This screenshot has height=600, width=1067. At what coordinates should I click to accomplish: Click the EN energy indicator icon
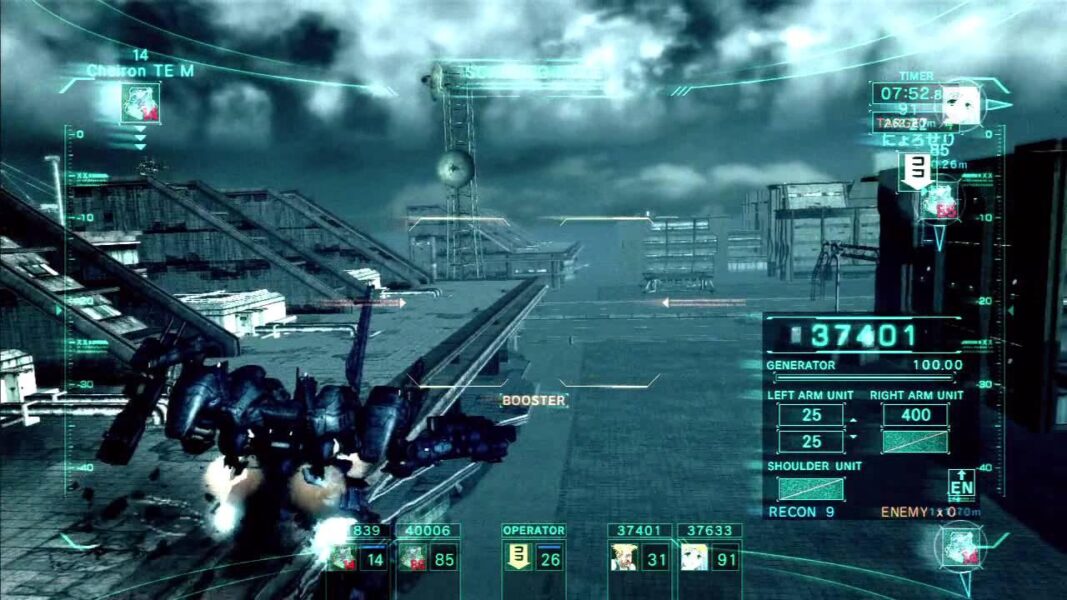(x=961, y=484)
